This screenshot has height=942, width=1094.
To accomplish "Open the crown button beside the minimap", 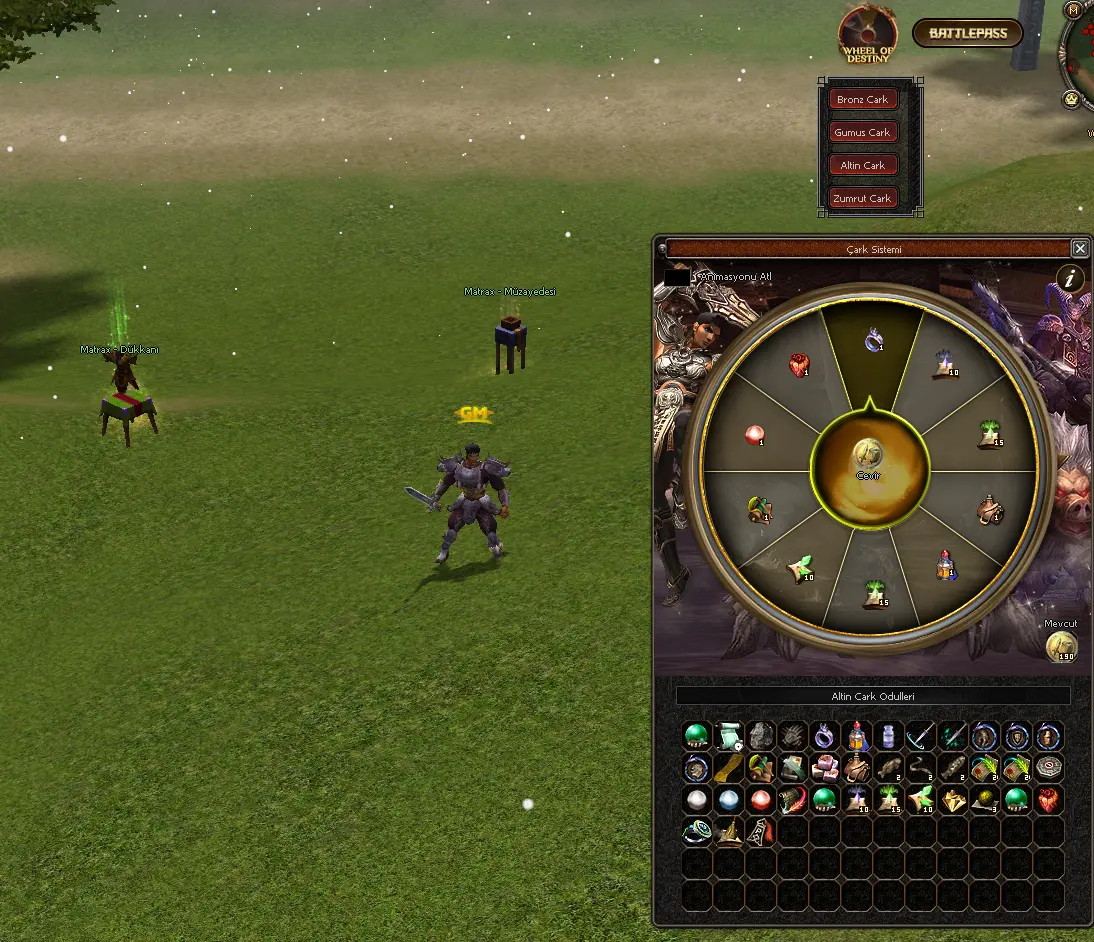I will tap(1073, 100).
